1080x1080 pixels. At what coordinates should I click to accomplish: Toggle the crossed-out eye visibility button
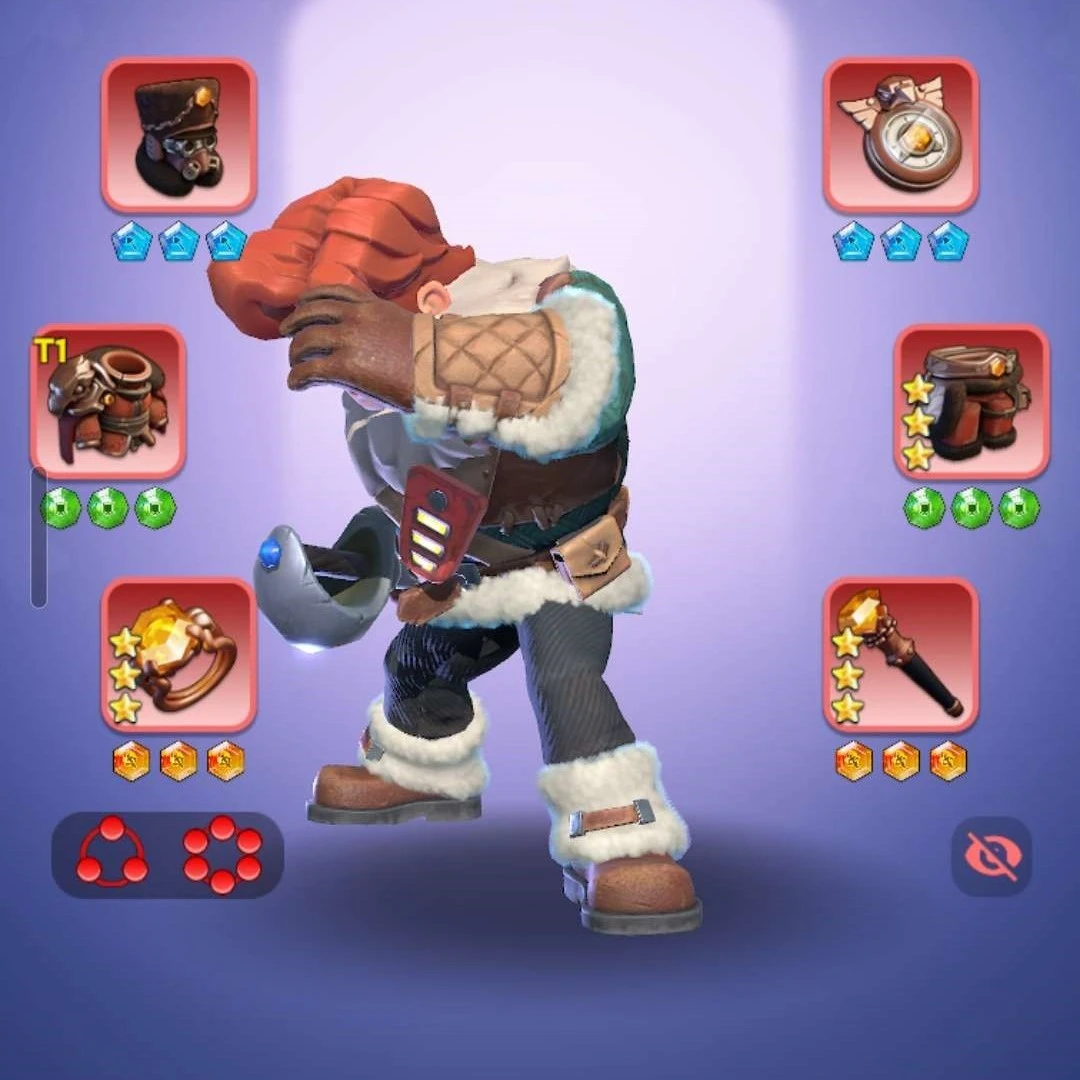coord(991,856)
